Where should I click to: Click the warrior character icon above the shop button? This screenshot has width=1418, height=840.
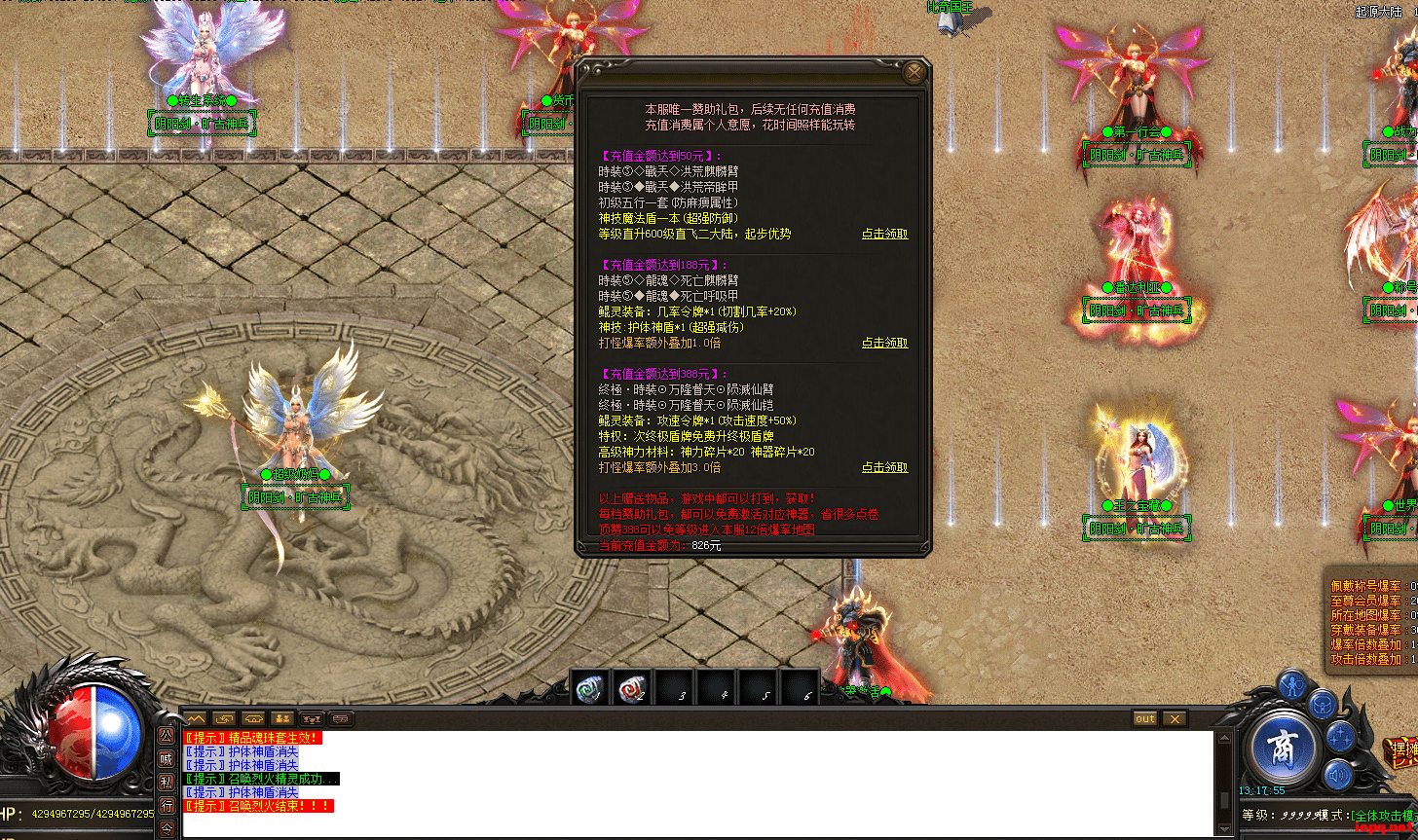point(1291,684)
